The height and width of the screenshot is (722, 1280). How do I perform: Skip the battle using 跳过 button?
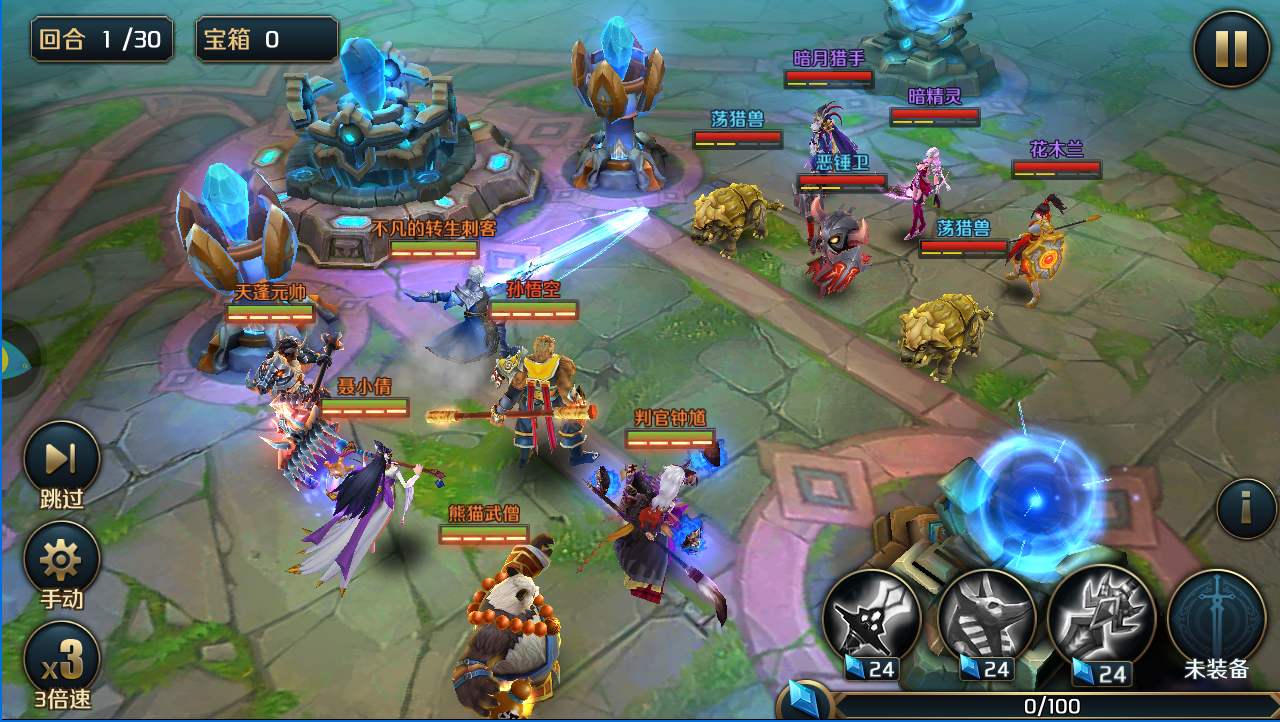click(x=61, y=459)
